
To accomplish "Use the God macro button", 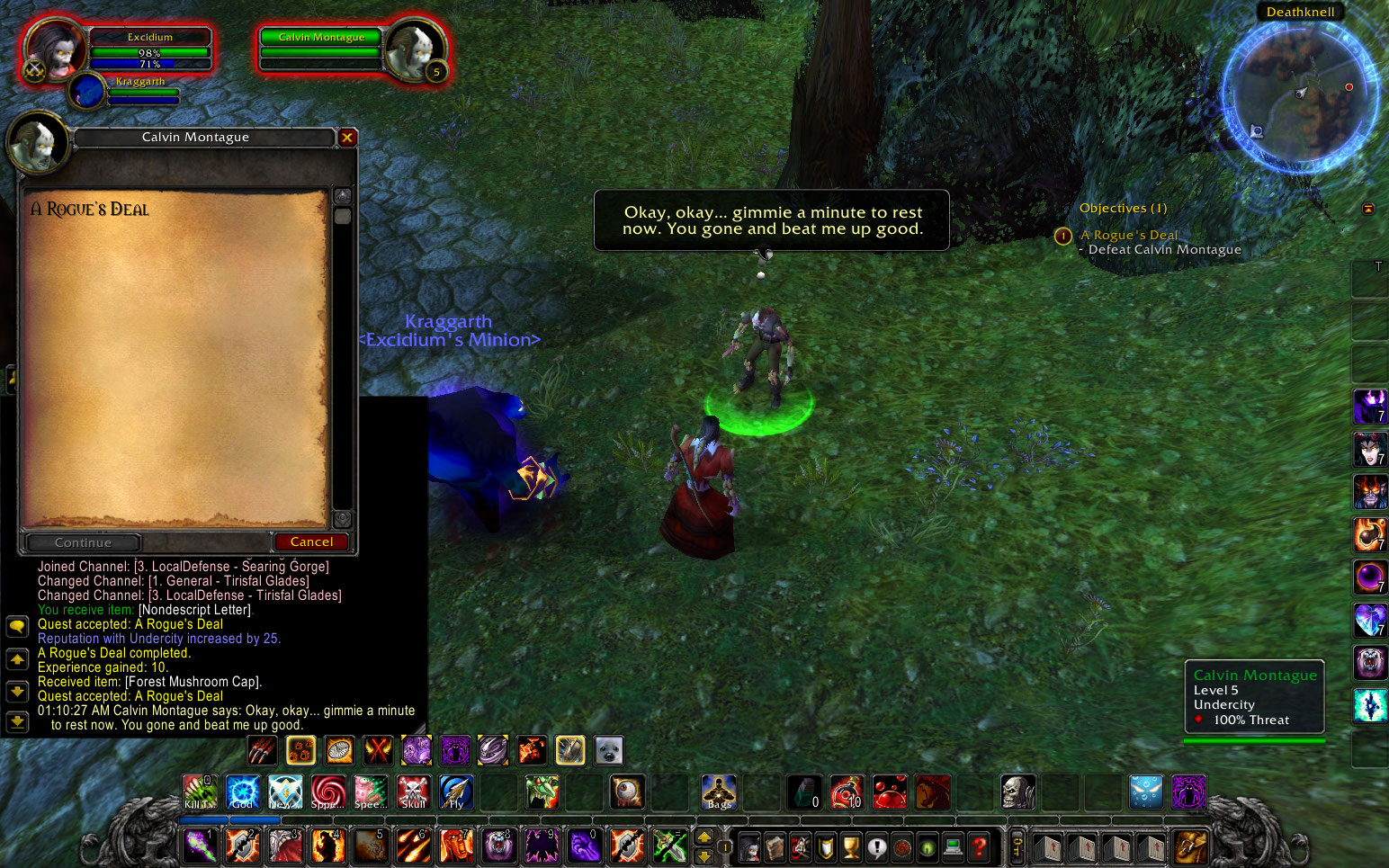I will coord(242,792).
